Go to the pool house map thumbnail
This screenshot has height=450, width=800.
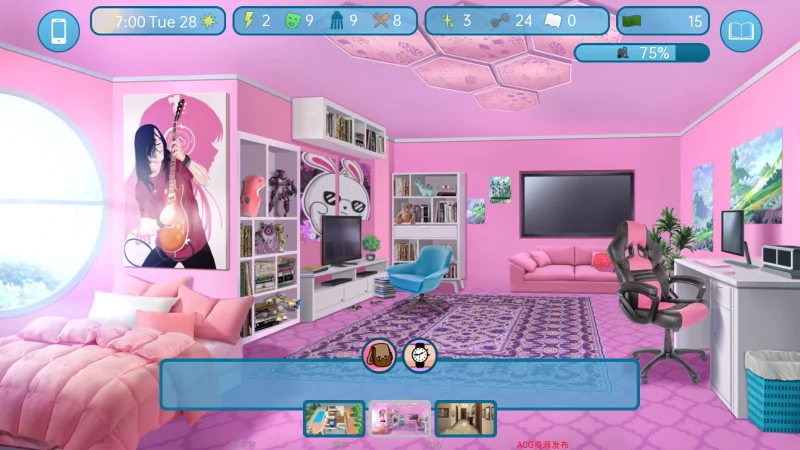click(334, 418)
